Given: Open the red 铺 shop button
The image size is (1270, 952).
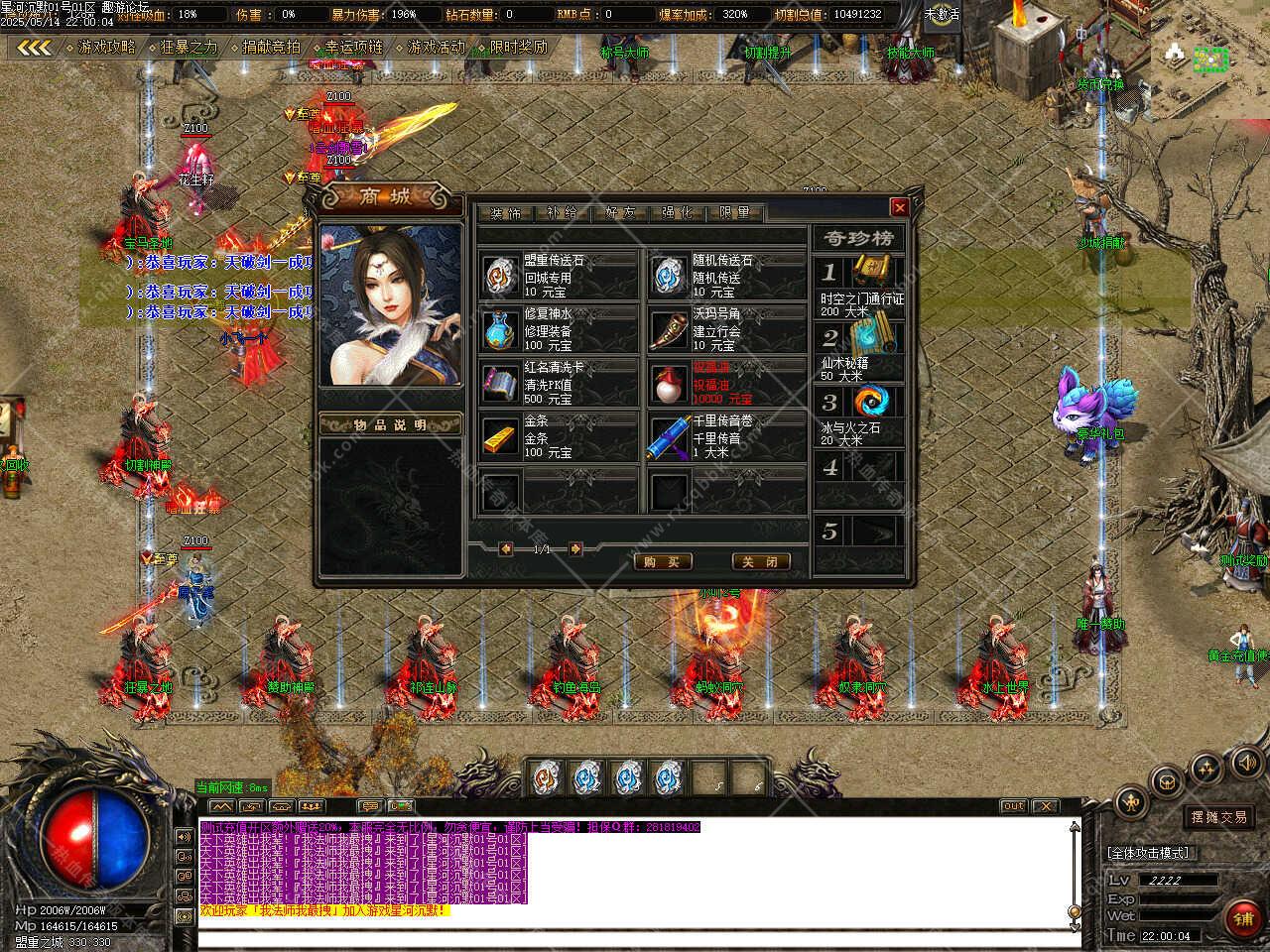Looking at the screenshot, I should (x=1243, y=919).
